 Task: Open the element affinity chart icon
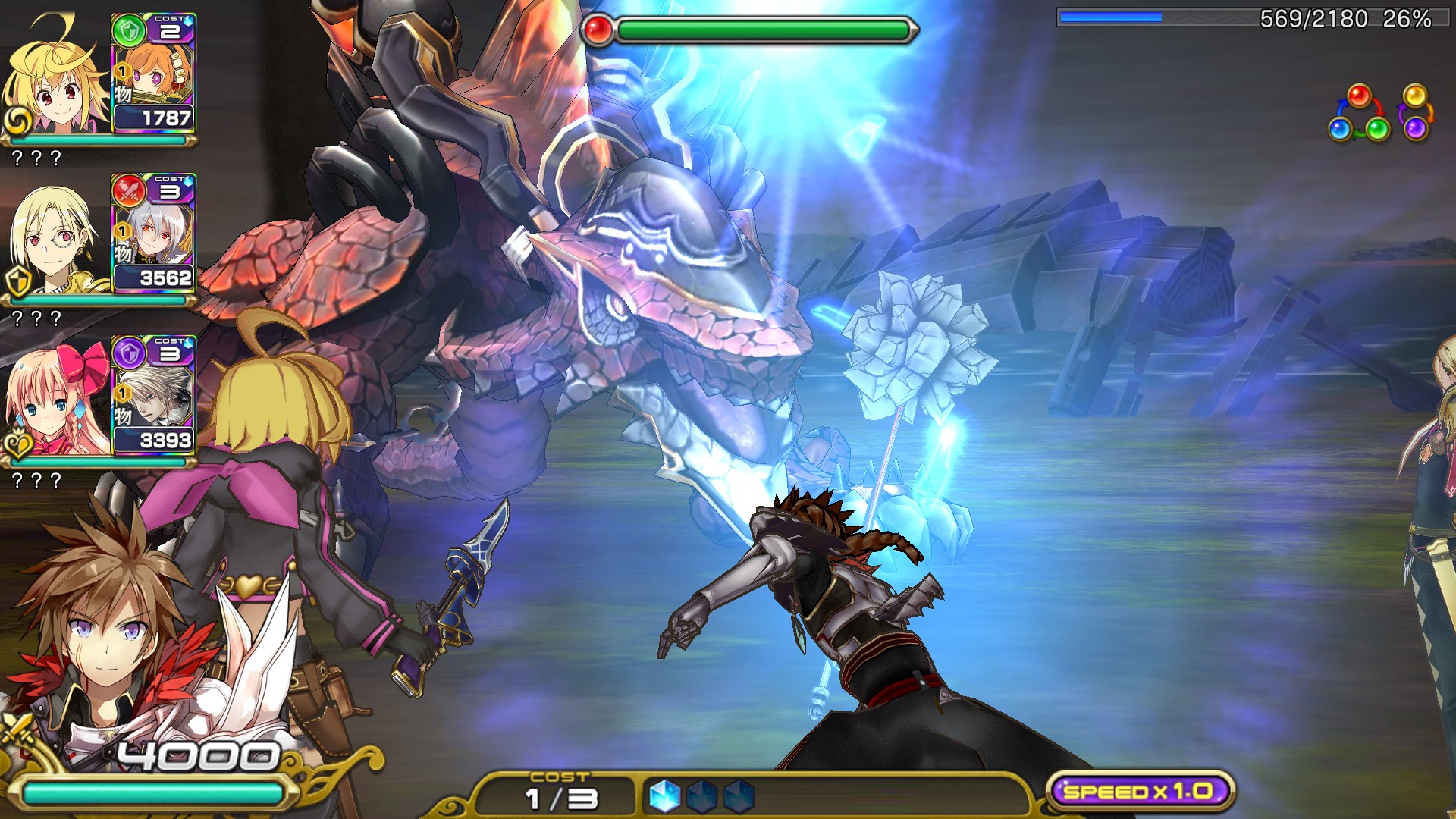pyautogui.click(x=1380, y=114)
